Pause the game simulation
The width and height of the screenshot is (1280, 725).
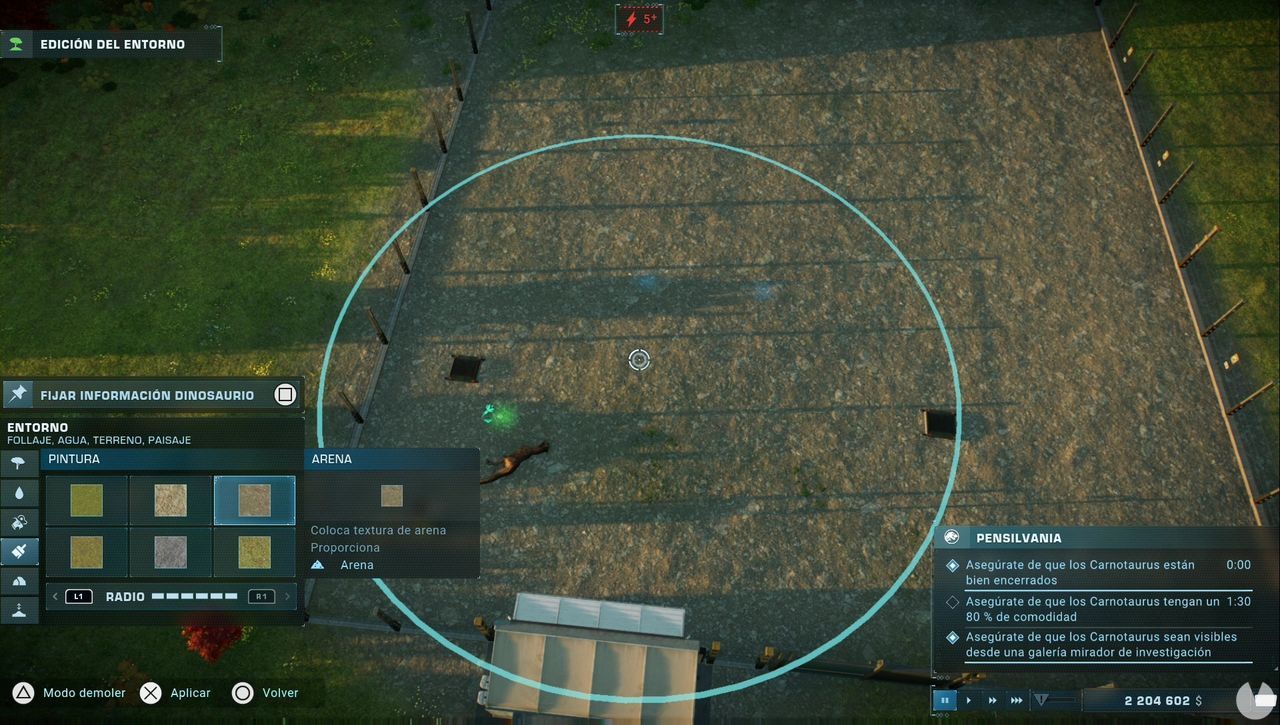[x=944, y=700]
